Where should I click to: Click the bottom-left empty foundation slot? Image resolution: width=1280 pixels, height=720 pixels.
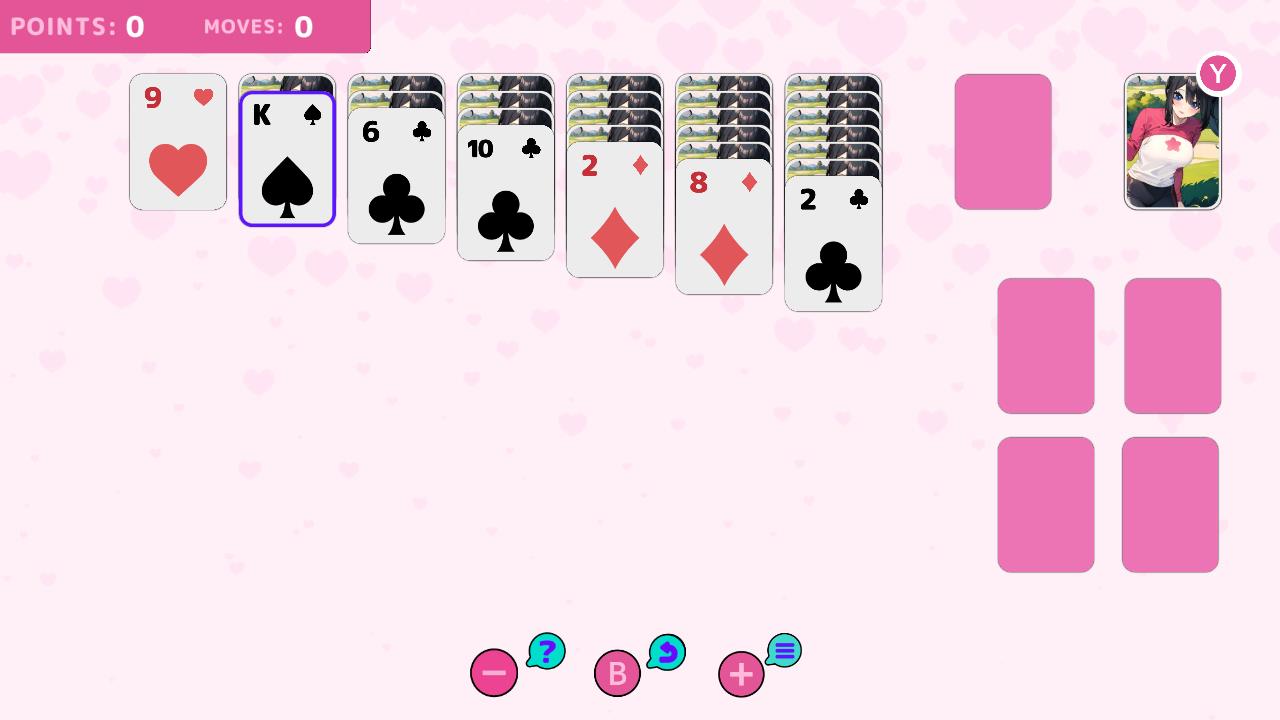click(1045, 503)
